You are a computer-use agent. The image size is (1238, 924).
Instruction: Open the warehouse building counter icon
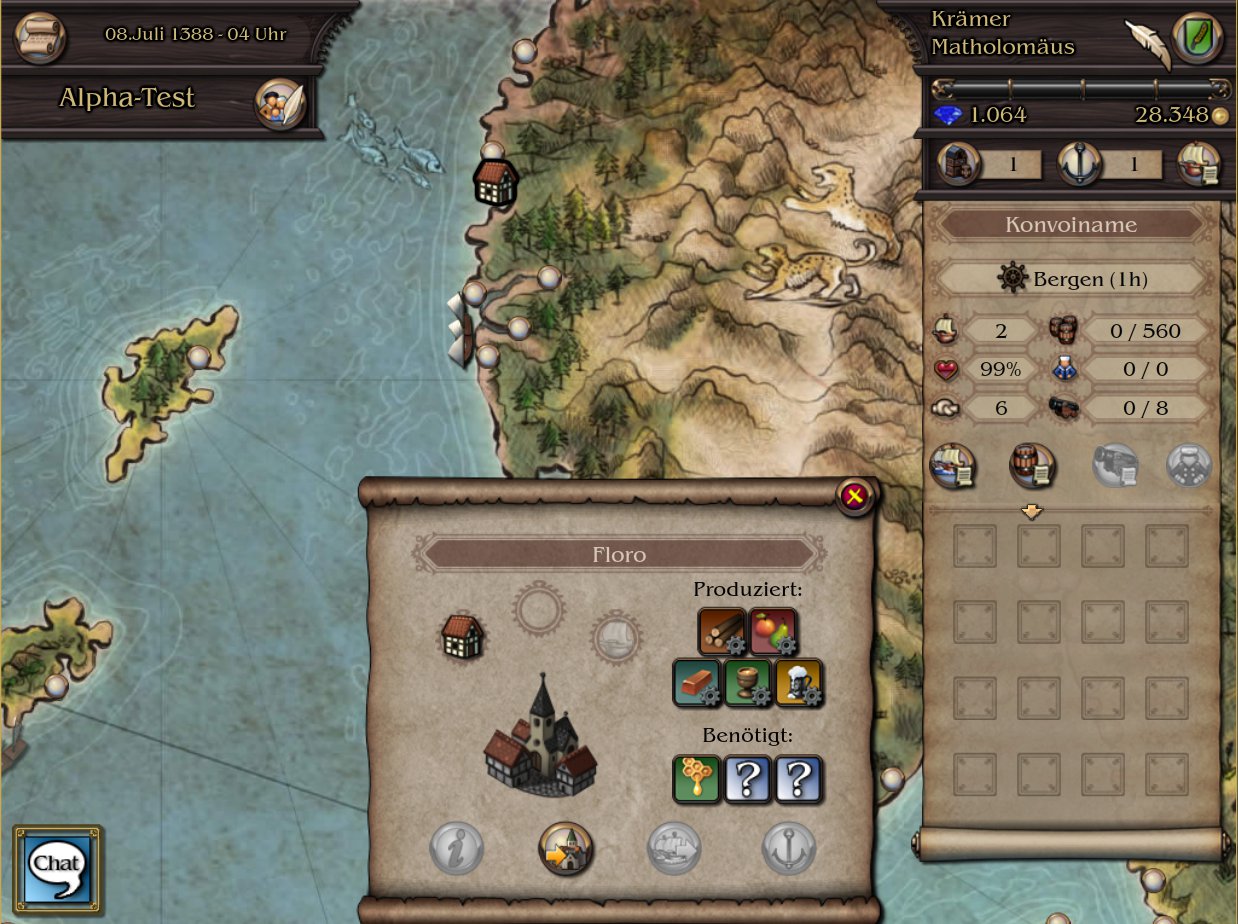click(959, 165)
